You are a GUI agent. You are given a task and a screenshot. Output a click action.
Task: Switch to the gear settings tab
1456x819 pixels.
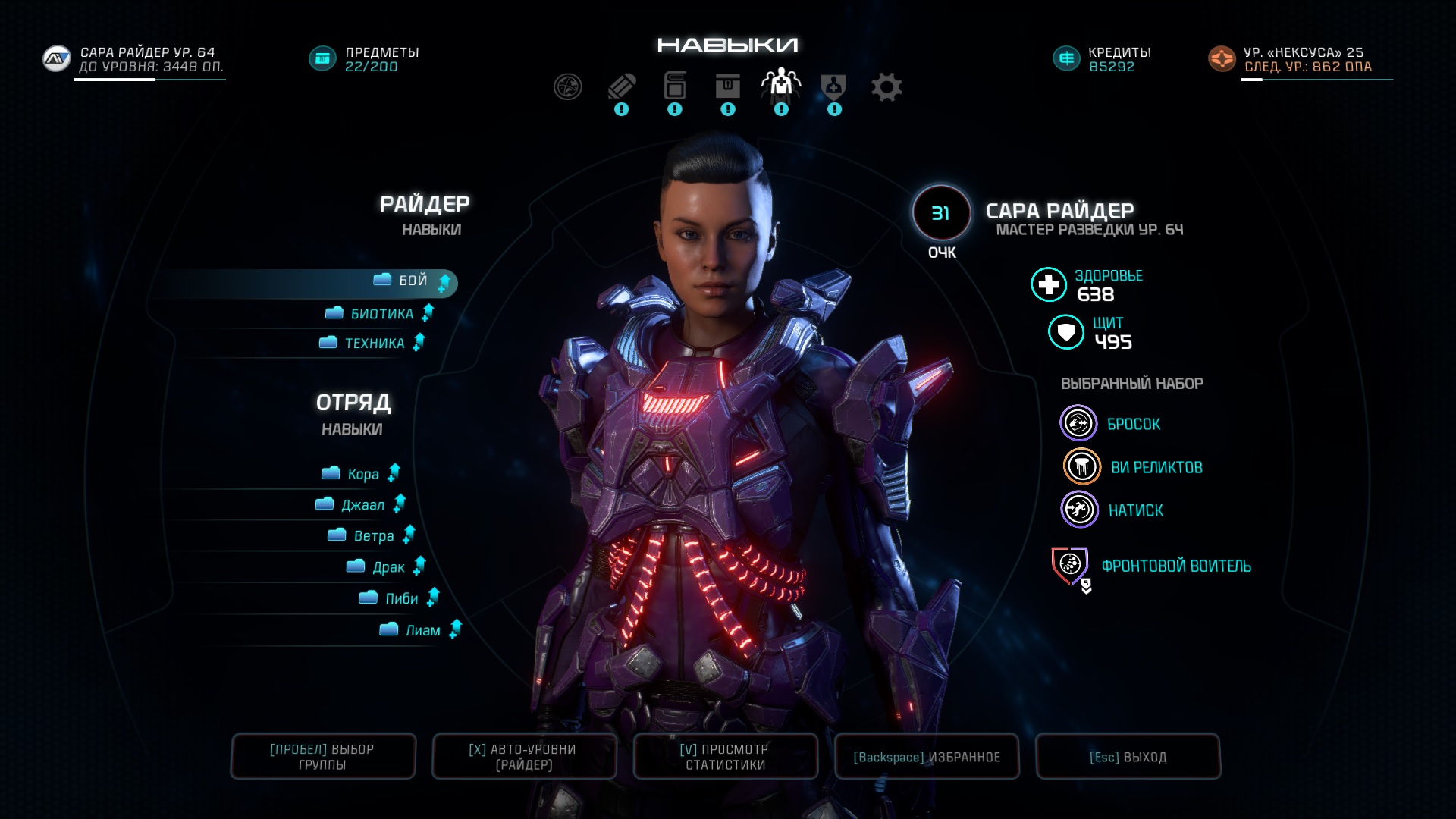(886, 87)
